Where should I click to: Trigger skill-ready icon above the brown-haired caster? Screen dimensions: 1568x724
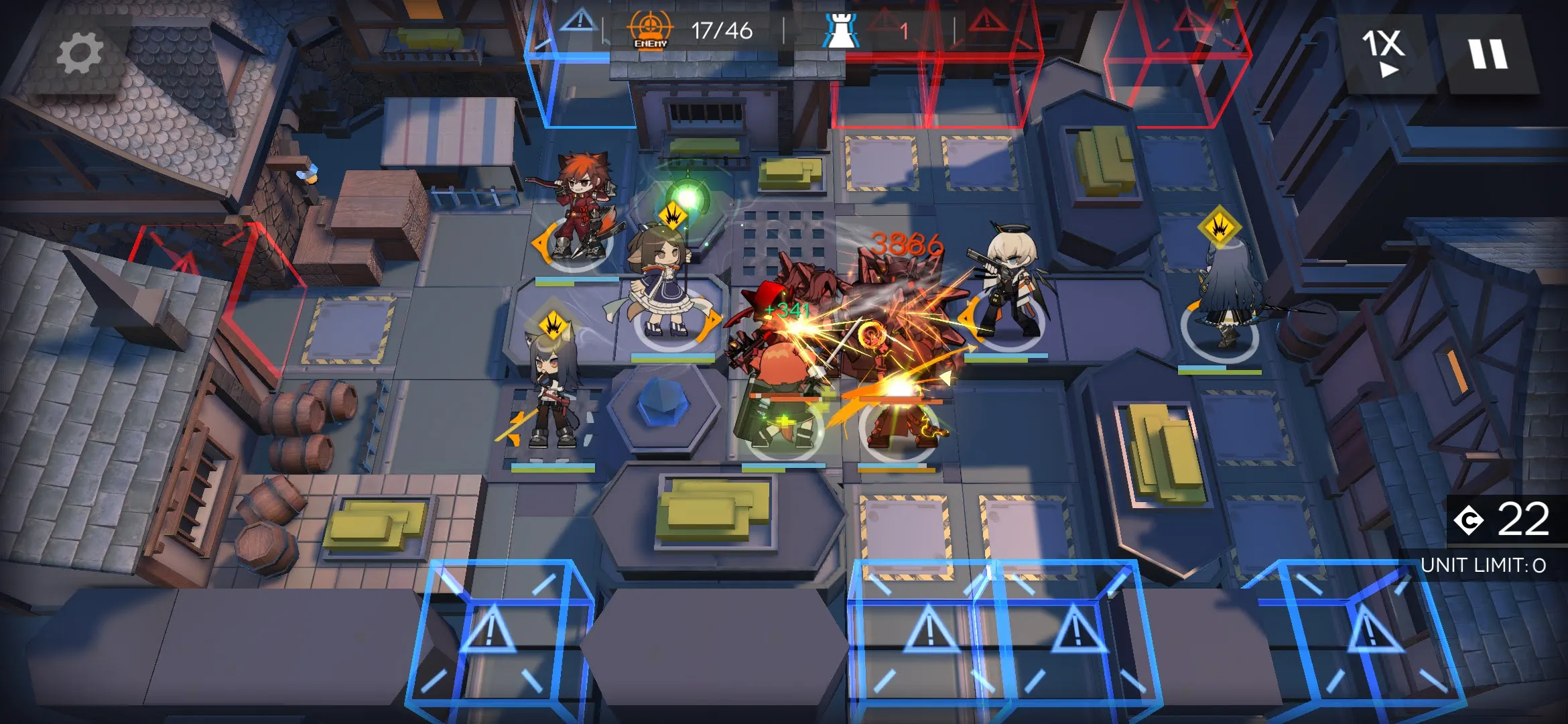[672, 216]
